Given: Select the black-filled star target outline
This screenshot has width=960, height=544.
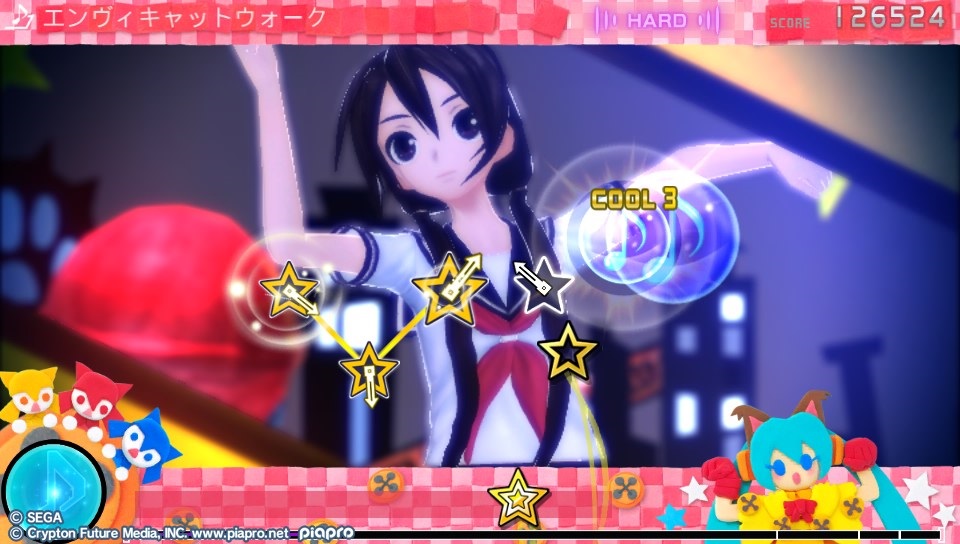Looking at the screenshot, I should coord(568,351).
